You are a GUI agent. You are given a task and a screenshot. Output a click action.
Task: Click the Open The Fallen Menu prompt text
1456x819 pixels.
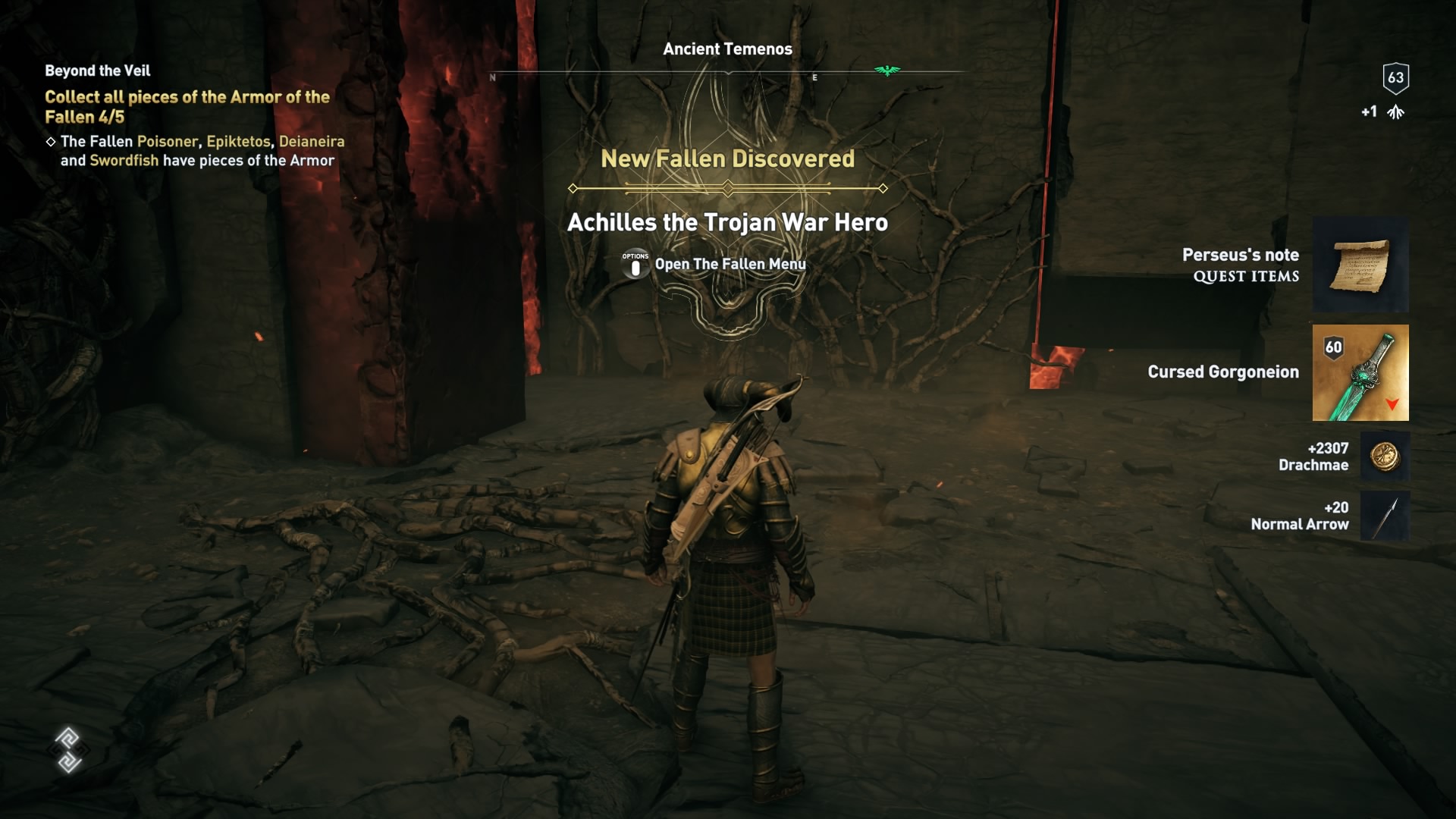pos(730,265)
